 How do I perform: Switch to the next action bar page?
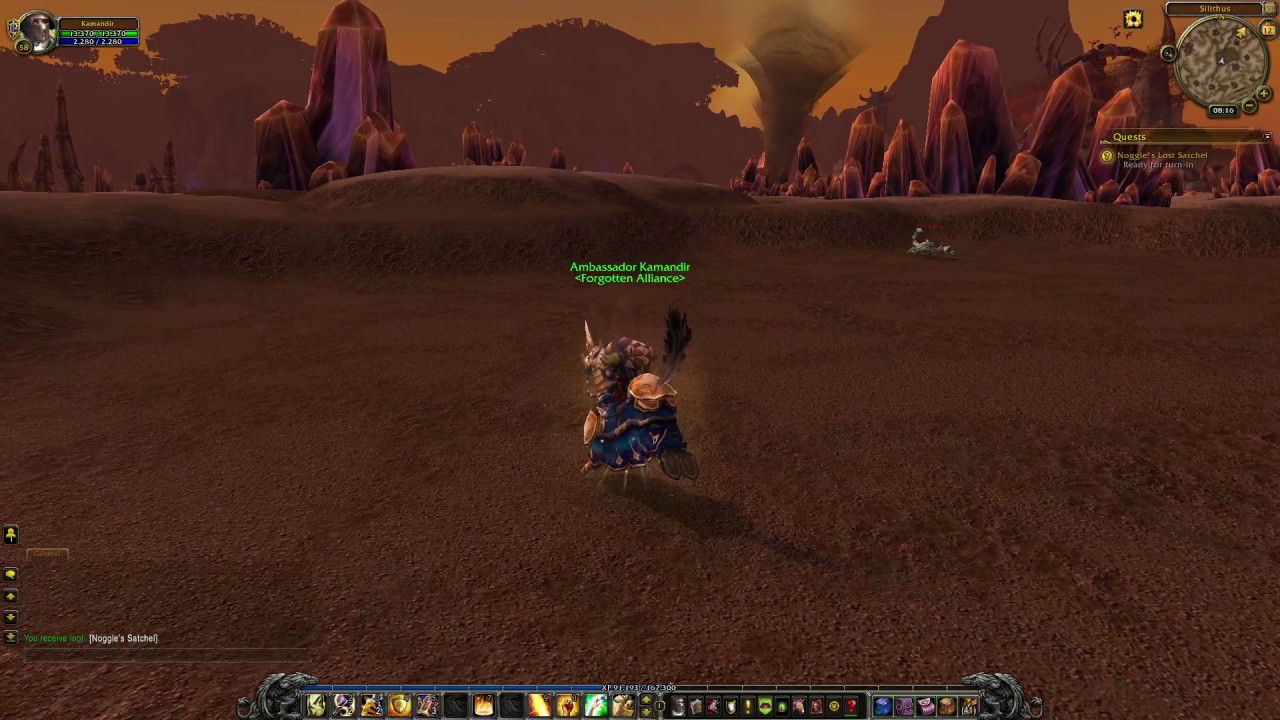coord(646,711)
